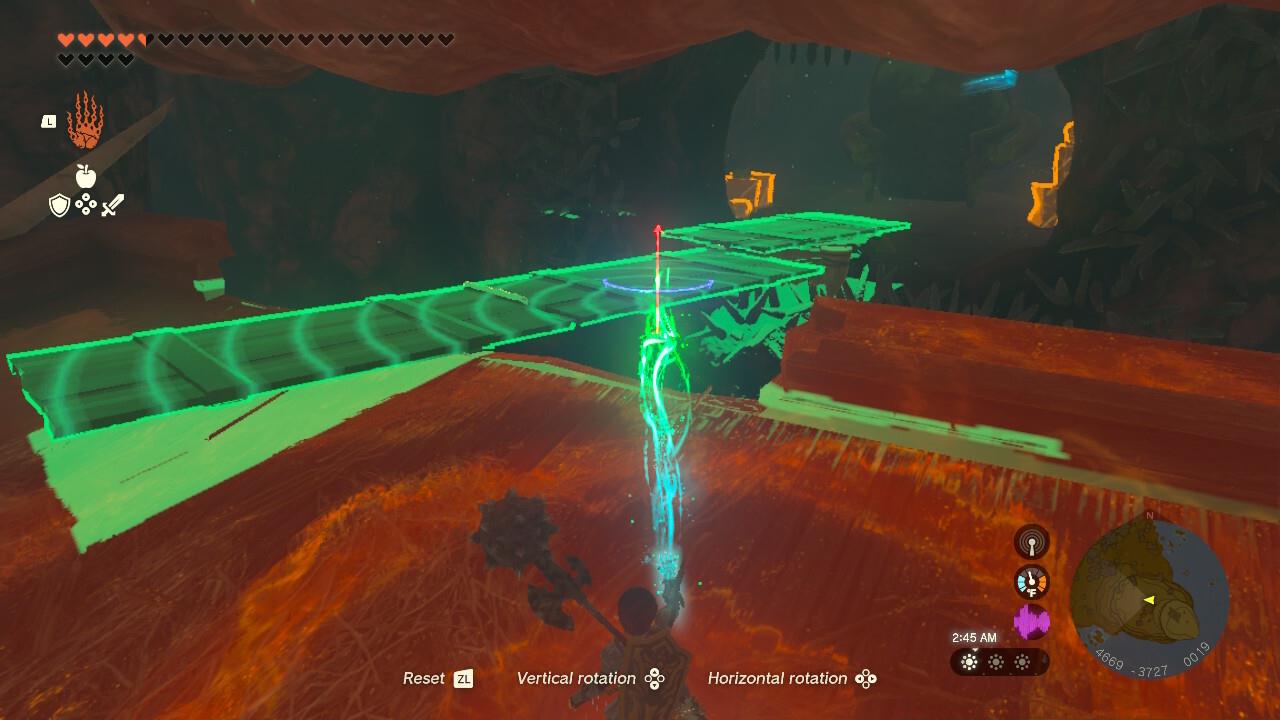The width and height of the screenshot is (1280, 720).
Task: Select the Sheikah sensor signal icon
Action: [1034, 540]
